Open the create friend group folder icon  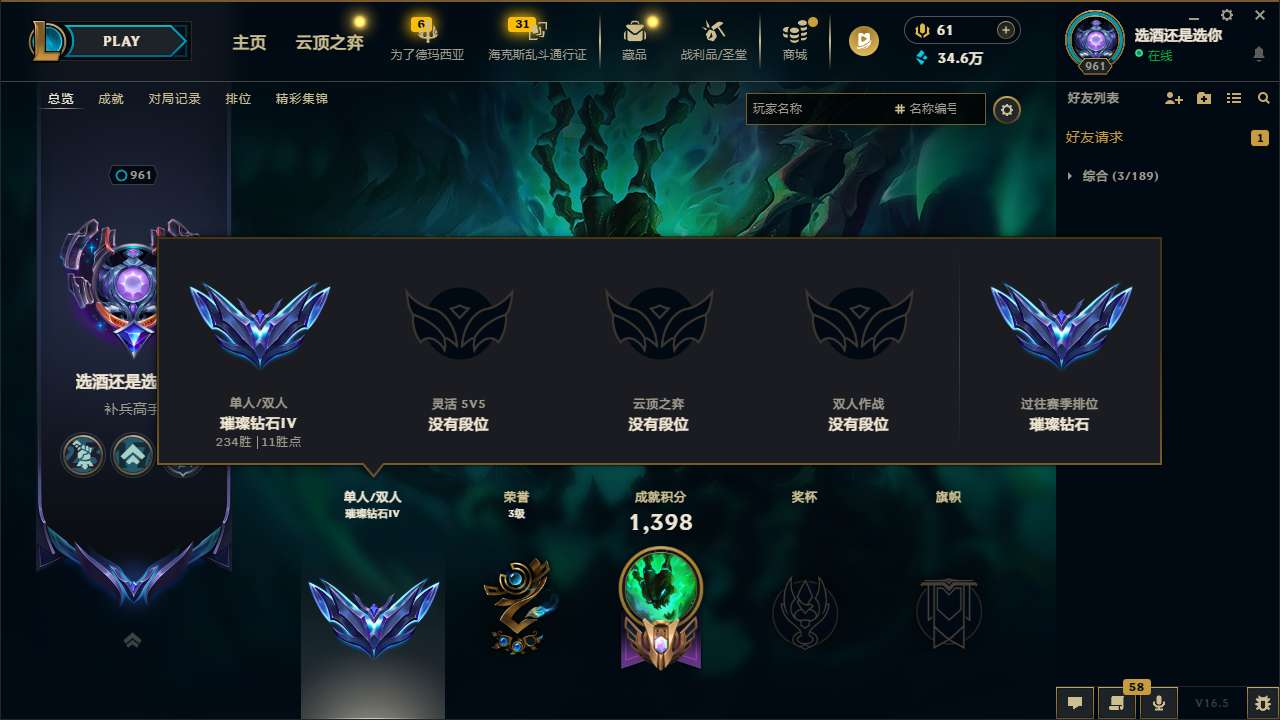pos(1203,98)
